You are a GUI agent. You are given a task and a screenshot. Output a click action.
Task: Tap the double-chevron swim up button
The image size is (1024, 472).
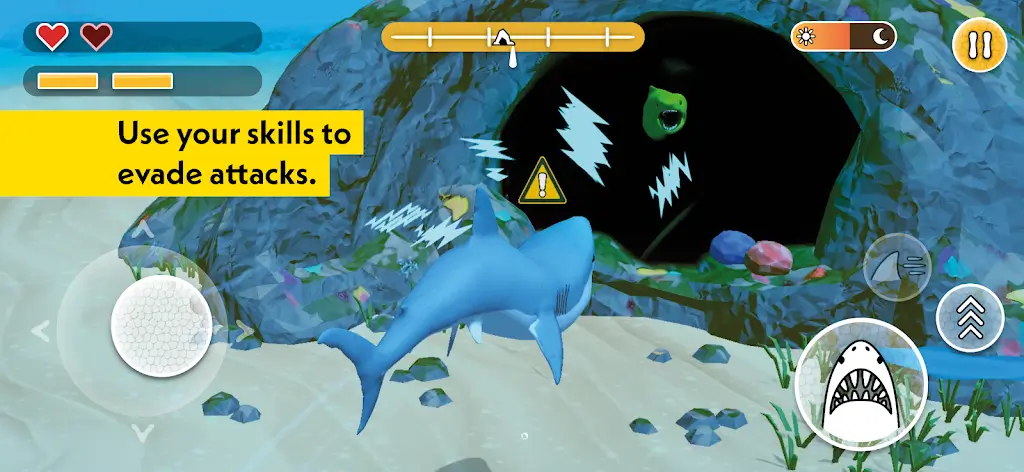tap(970, 318)
